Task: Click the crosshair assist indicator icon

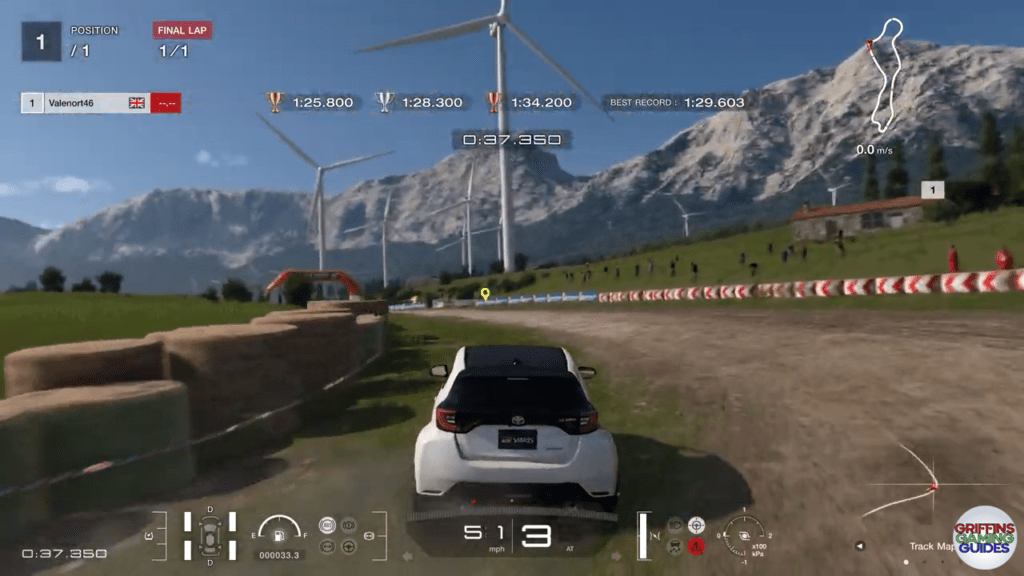Action: (696, 525)
